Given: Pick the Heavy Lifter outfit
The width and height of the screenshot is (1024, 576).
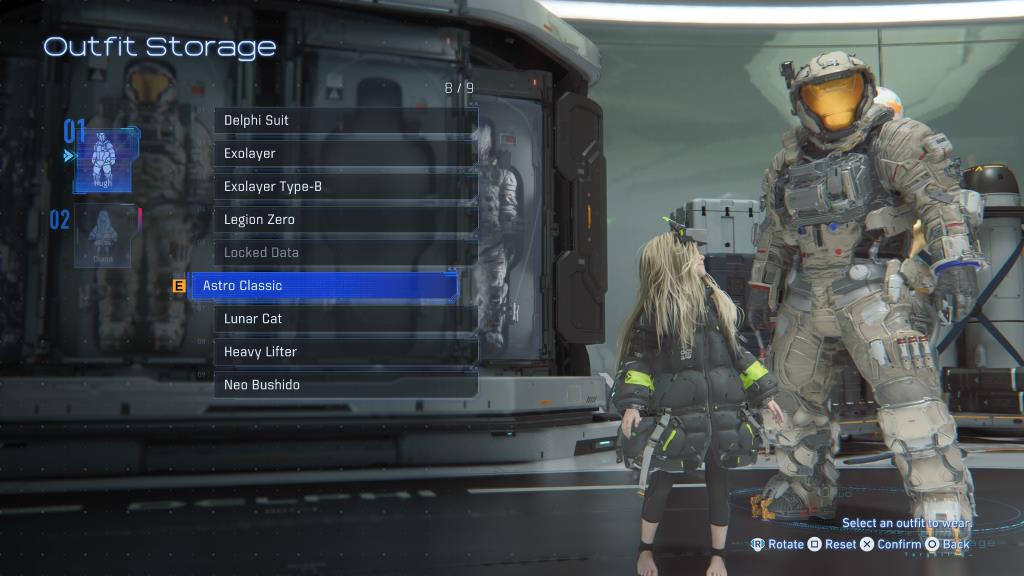Looking at the screenshot, I should click(345, 351).
